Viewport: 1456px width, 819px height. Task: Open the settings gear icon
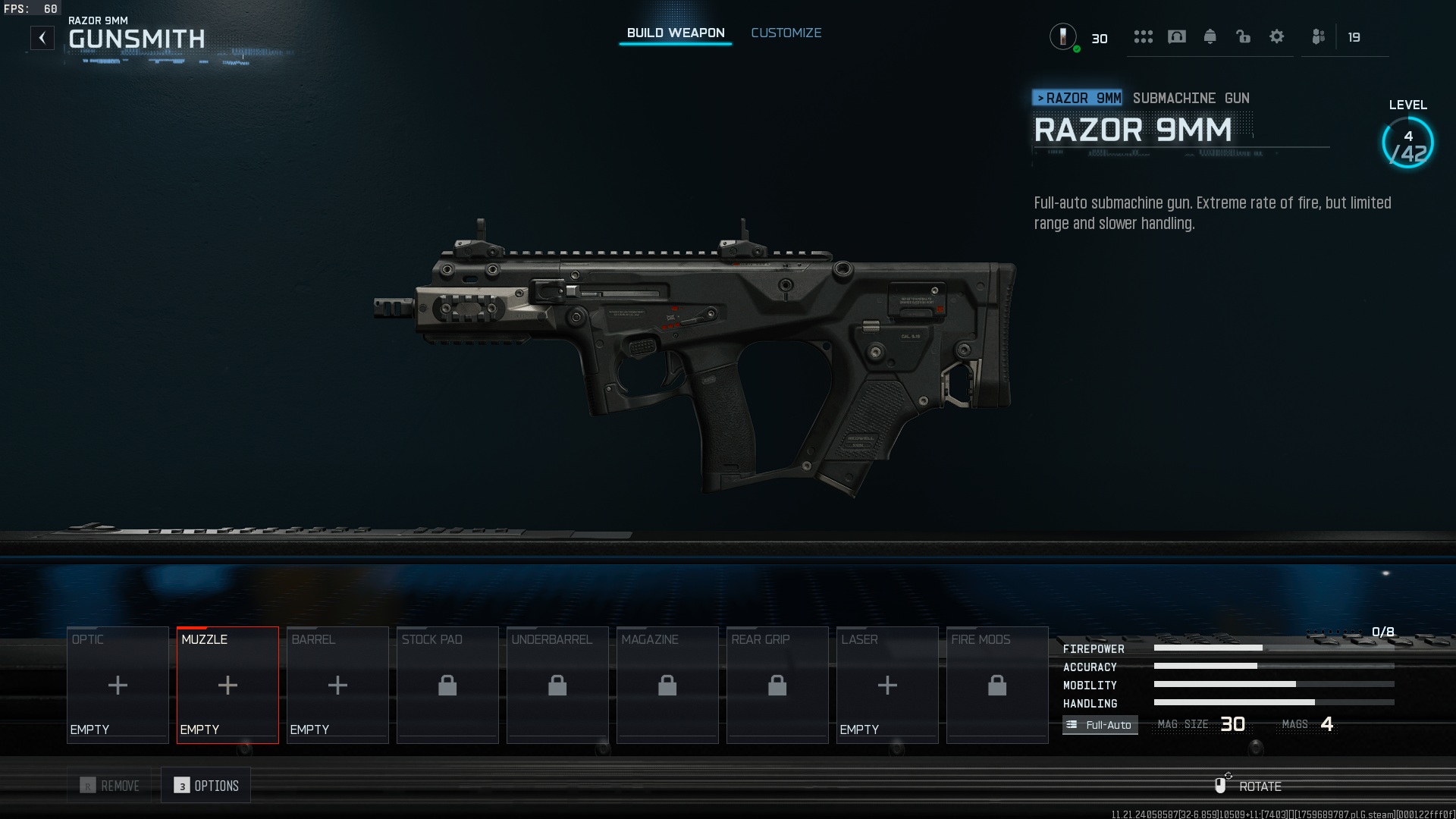(1276, 36)
